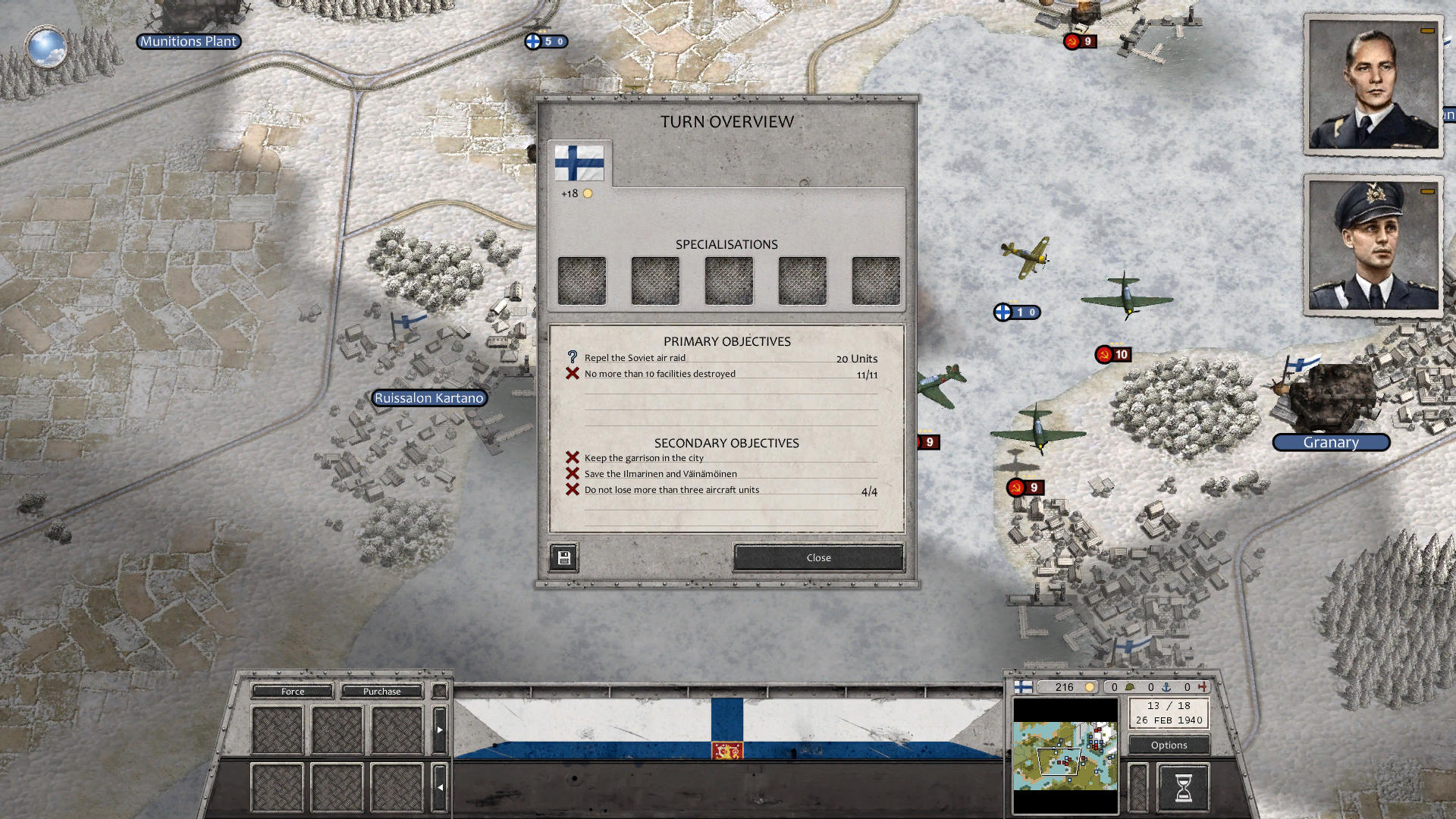1456x819 pixels.
Task: Click the anchor naval unit counter icon
Action: 1166,687
